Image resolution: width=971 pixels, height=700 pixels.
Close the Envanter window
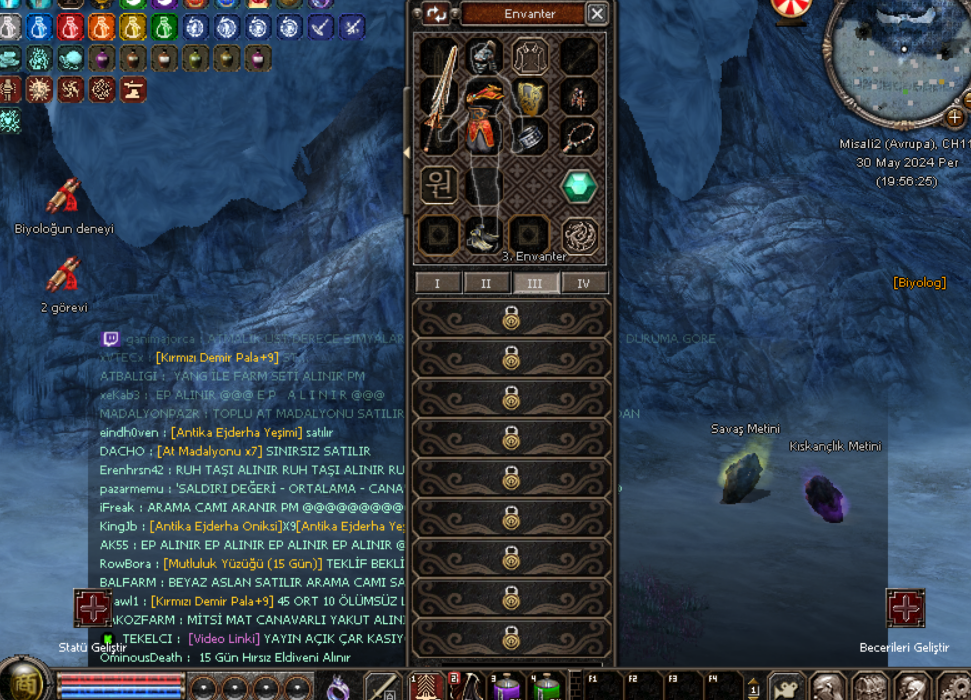pyautogui.click(x=596, y=13)
